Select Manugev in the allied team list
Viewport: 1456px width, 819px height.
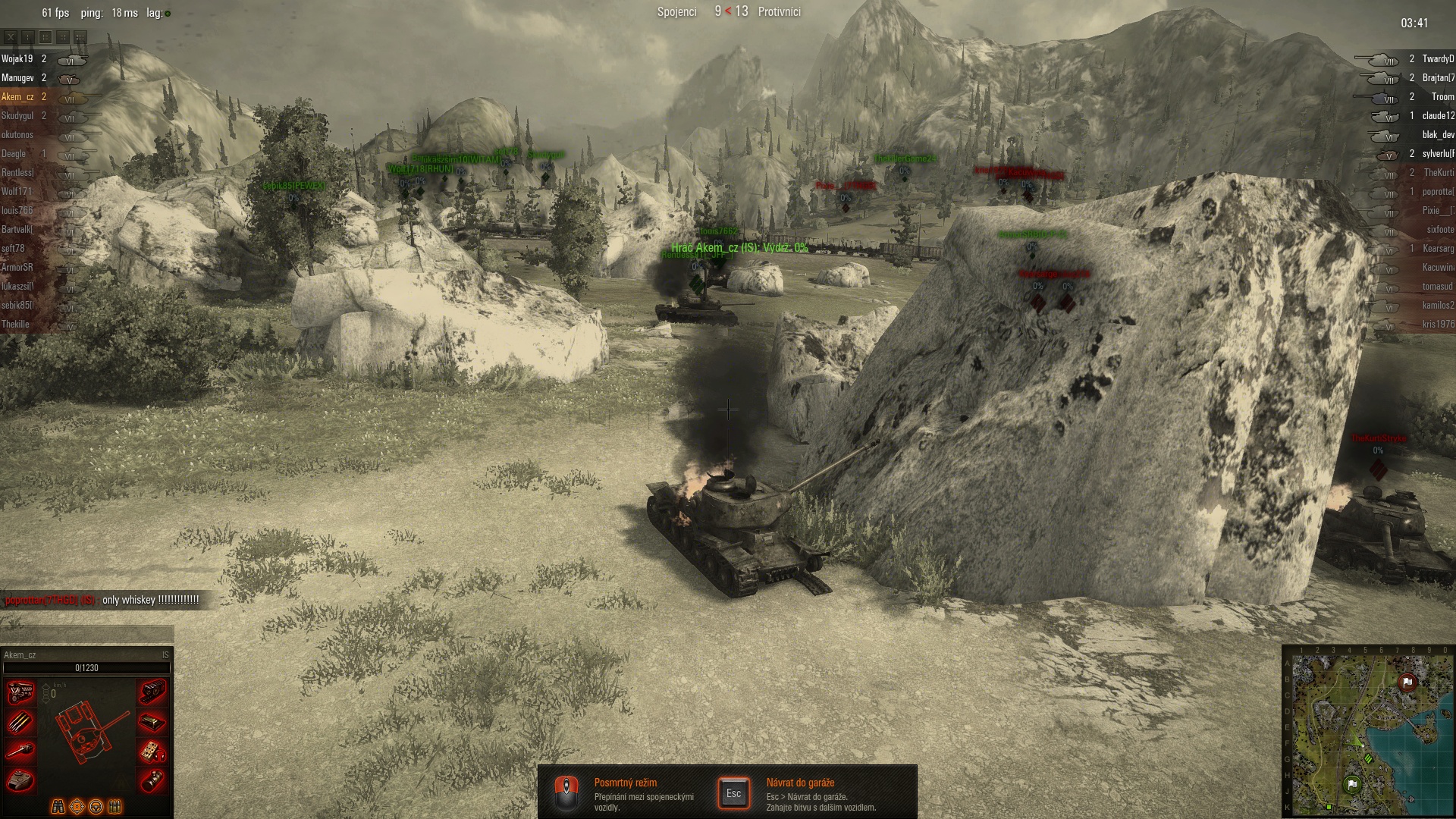click(17, 78)
